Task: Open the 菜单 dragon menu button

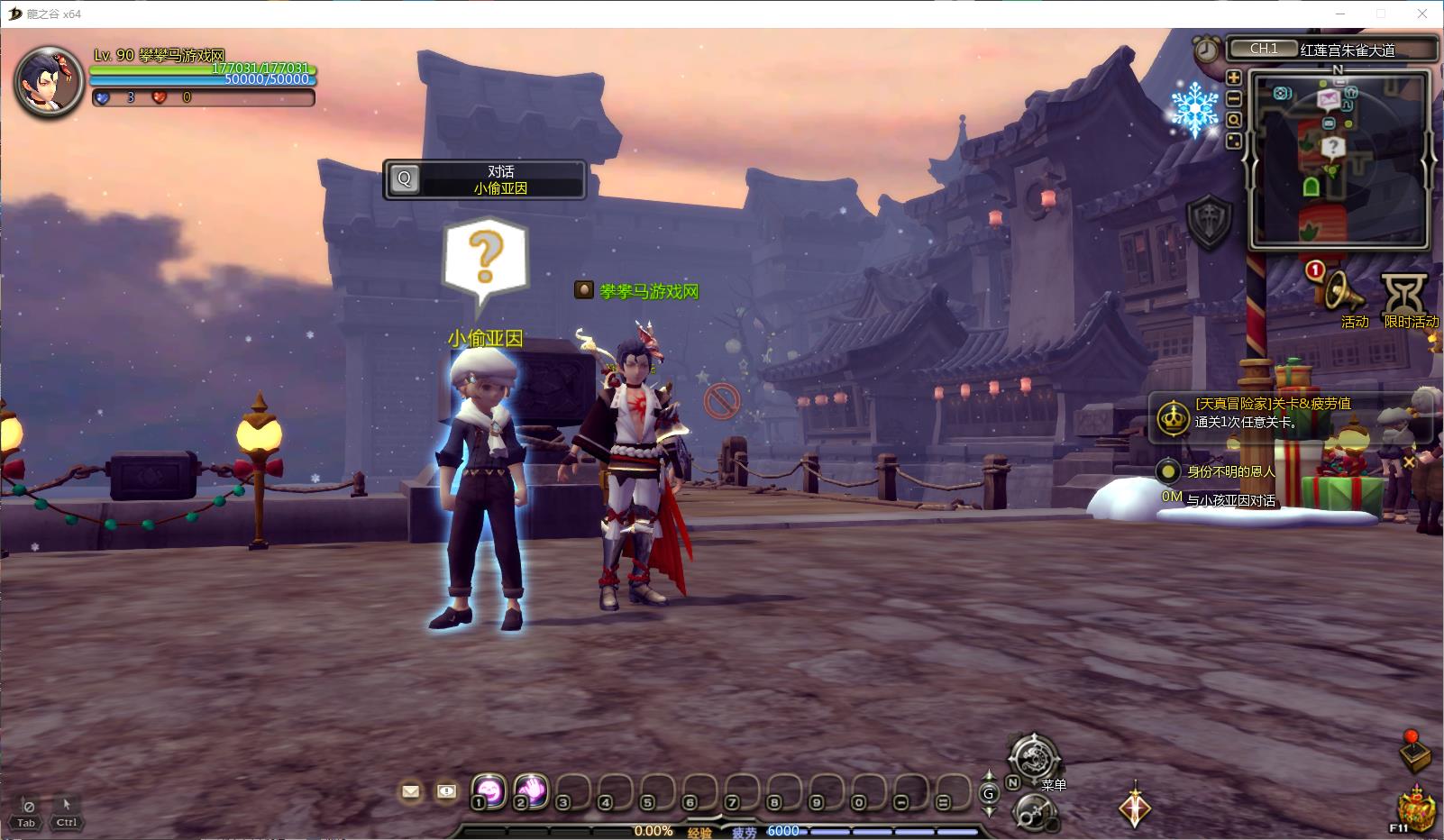Action: point(1033,757)
